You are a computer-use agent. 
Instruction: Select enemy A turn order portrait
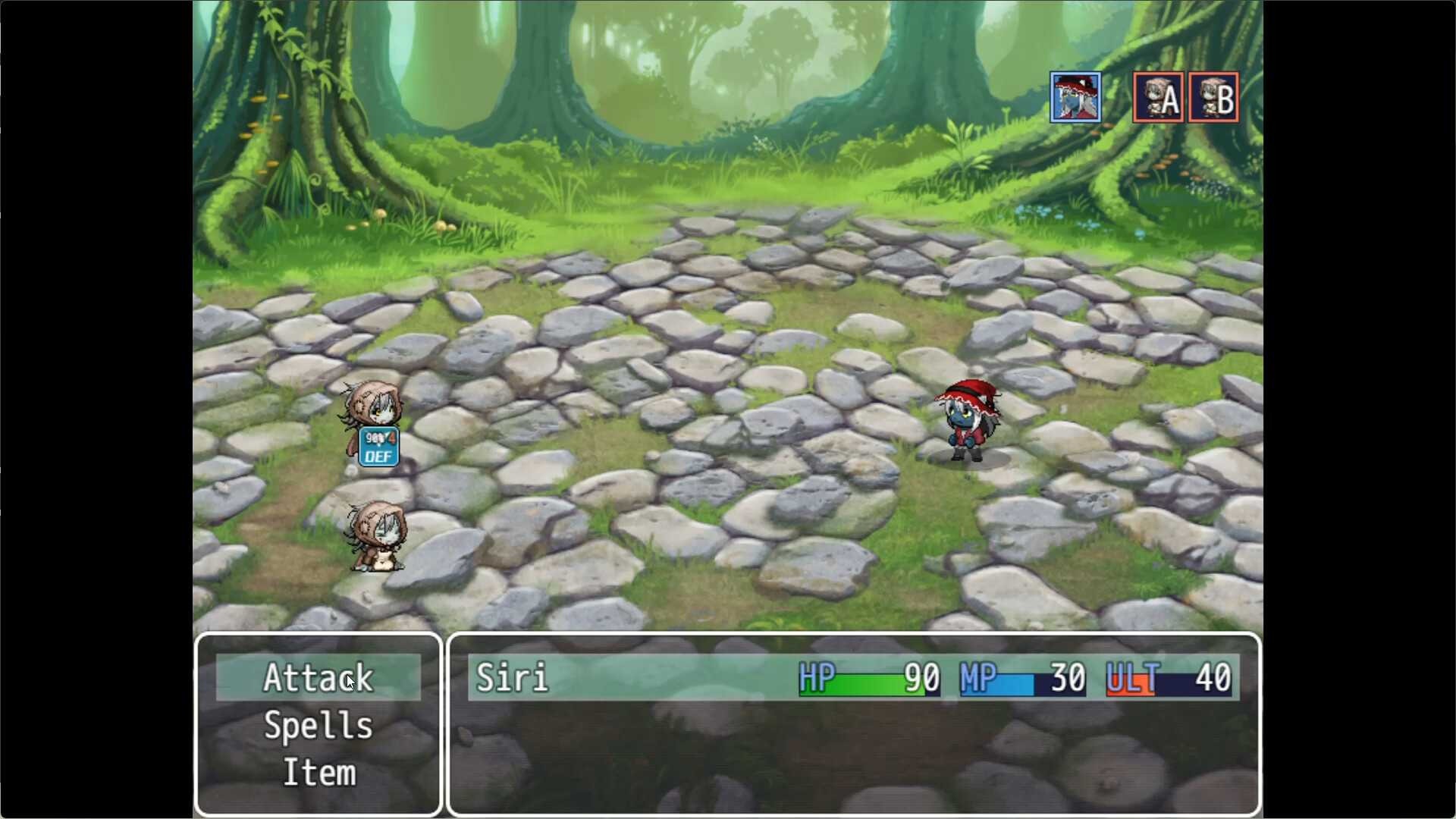(x=1158, y=97)
